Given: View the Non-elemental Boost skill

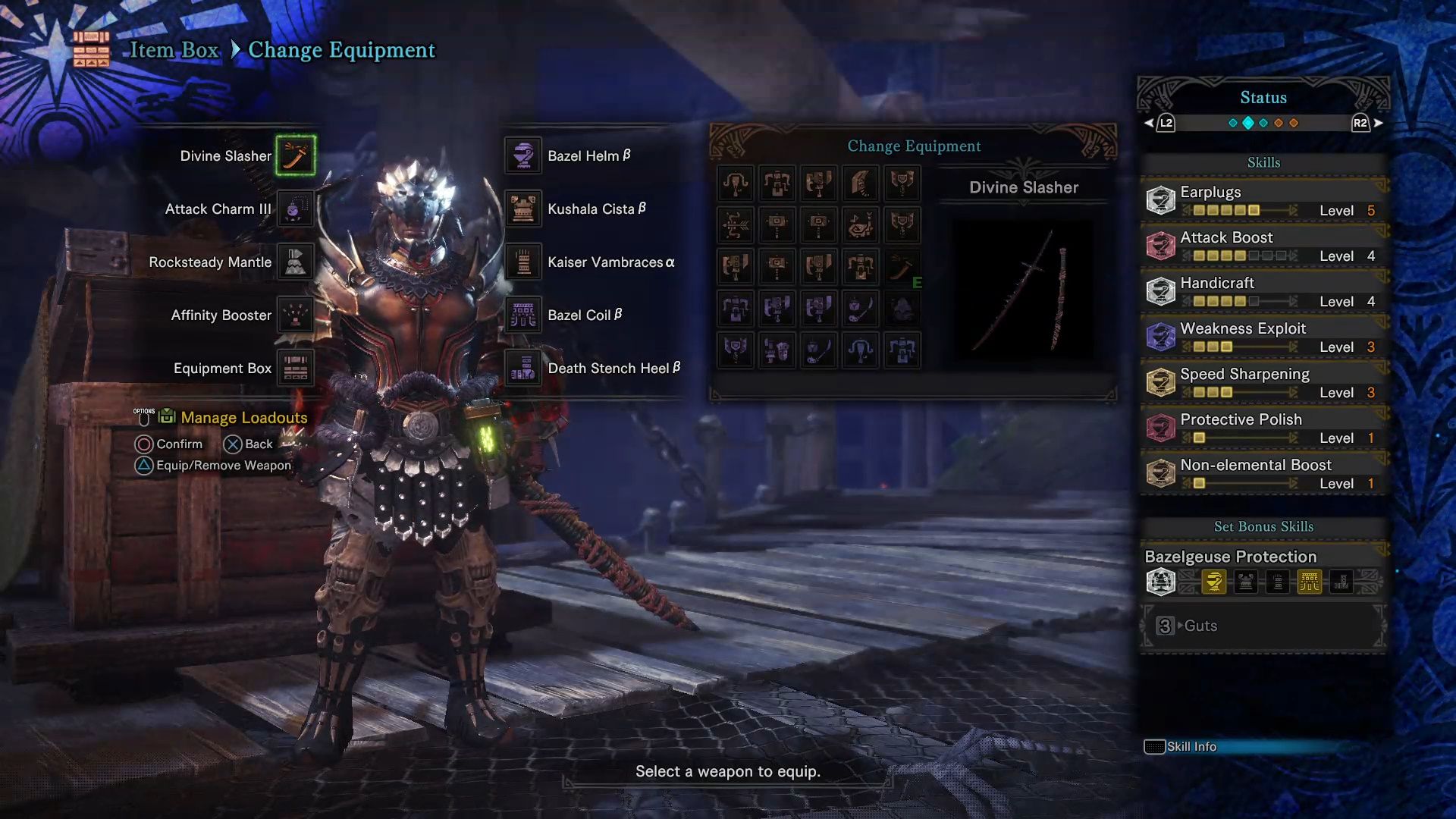Looking at the screenshot, I should click(x=1263, y=473).
